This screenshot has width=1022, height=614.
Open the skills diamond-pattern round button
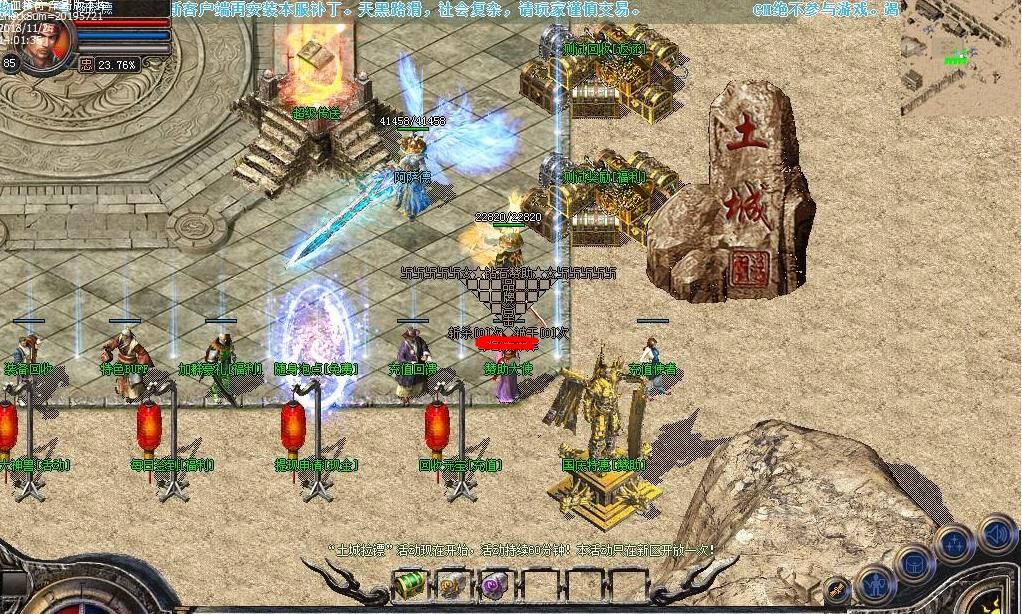click(954, 544)
